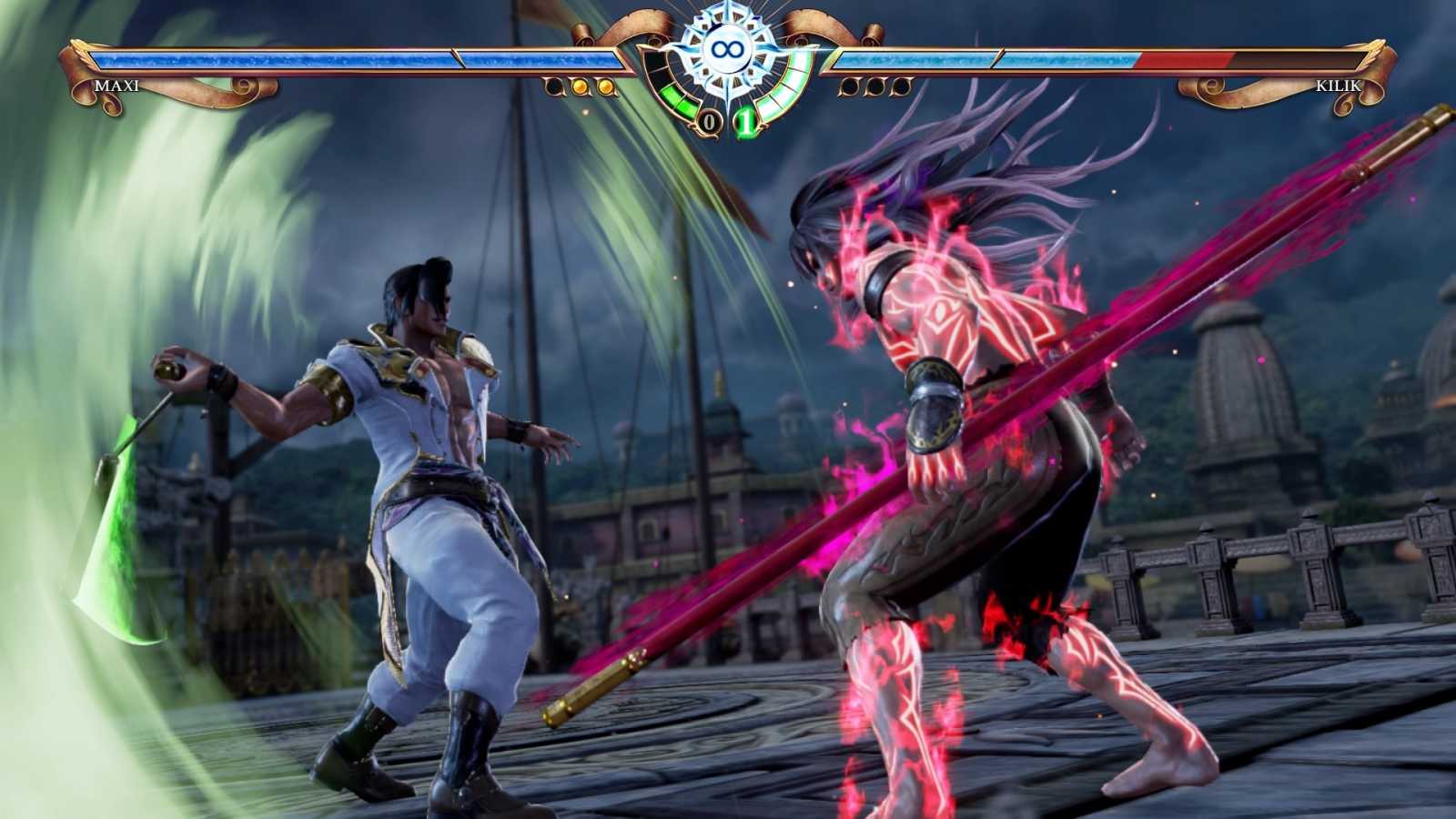
Task: Click the KILIK name banner
Action: point(1338,86)
